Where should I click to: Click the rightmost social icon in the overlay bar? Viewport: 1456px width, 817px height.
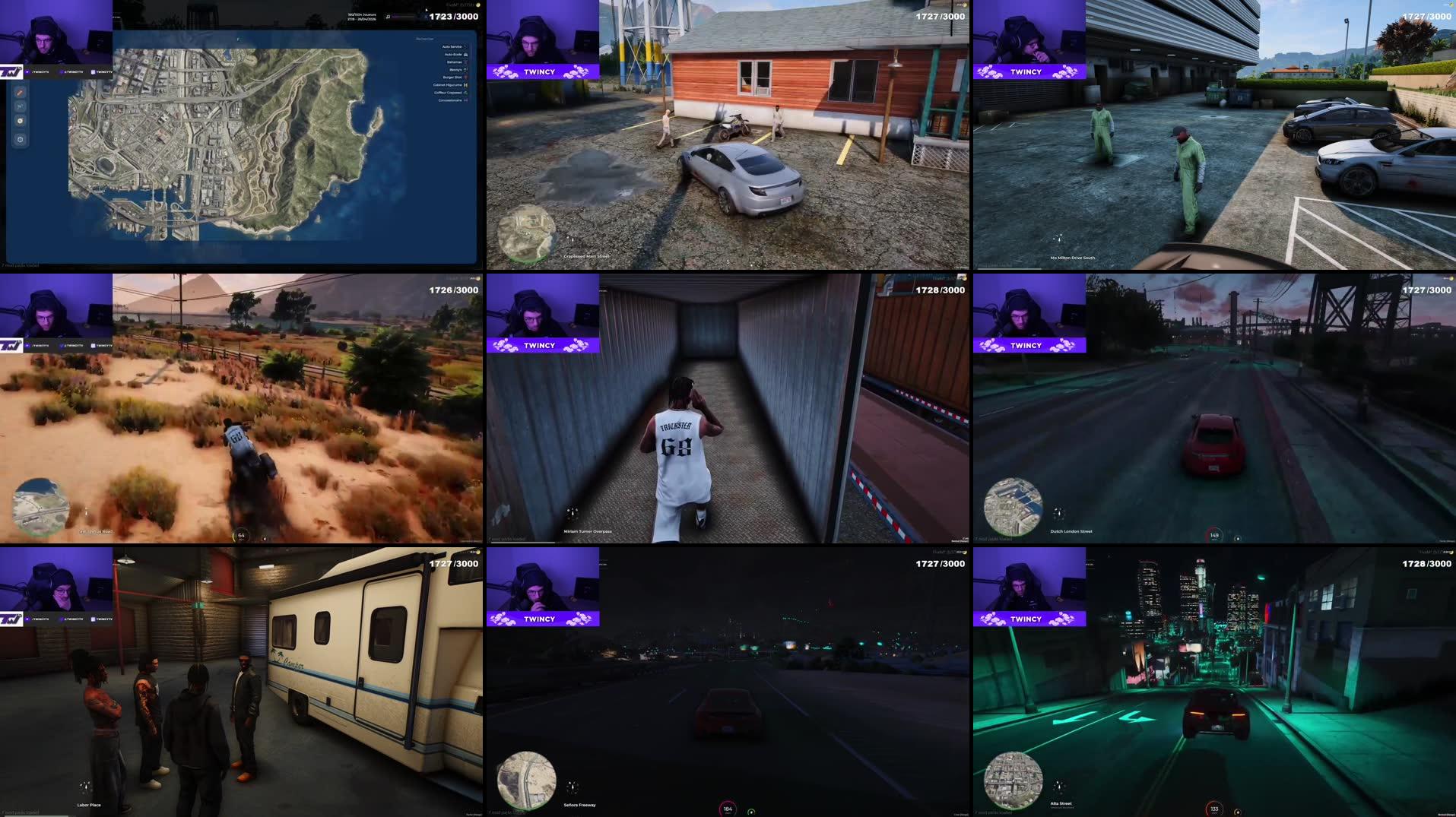coord(93,72)
